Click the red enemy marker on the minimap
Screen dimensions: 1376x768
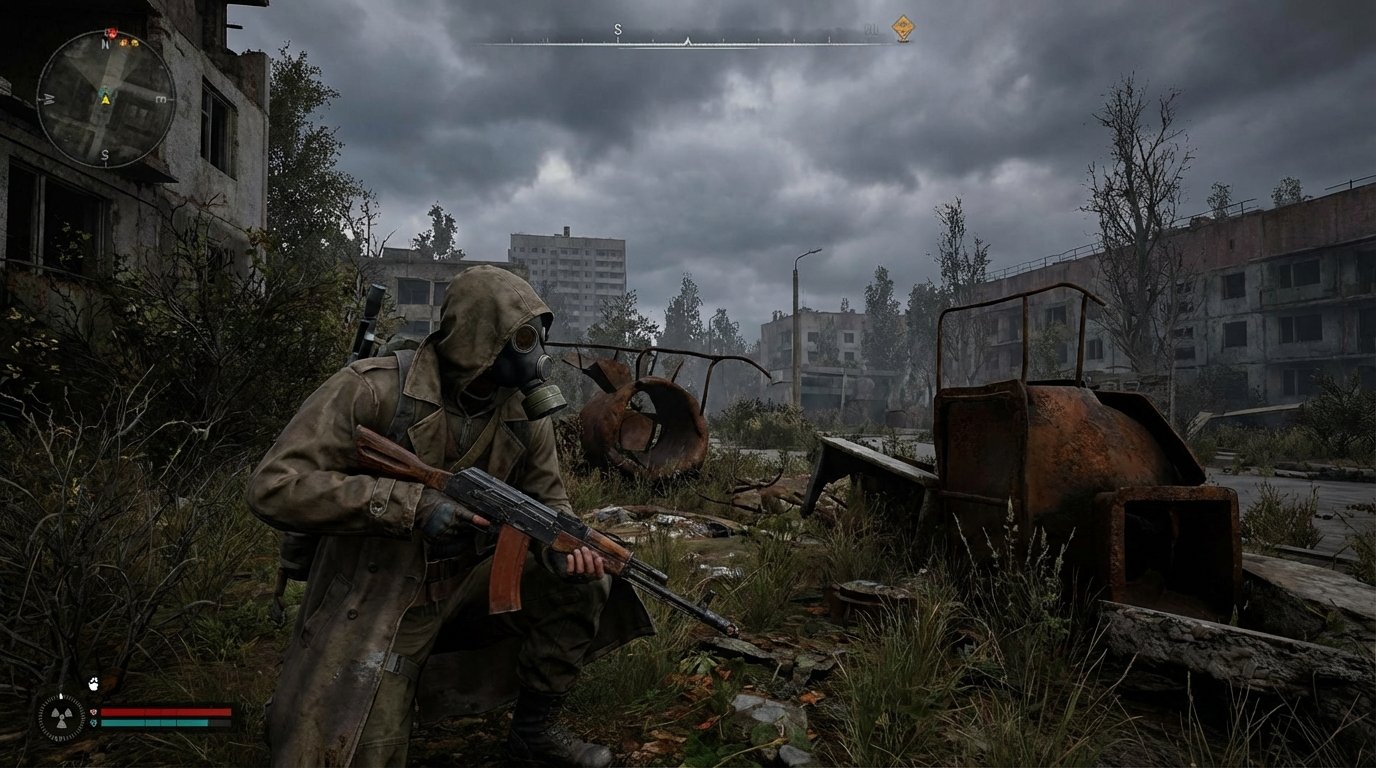tap(111, 32)
